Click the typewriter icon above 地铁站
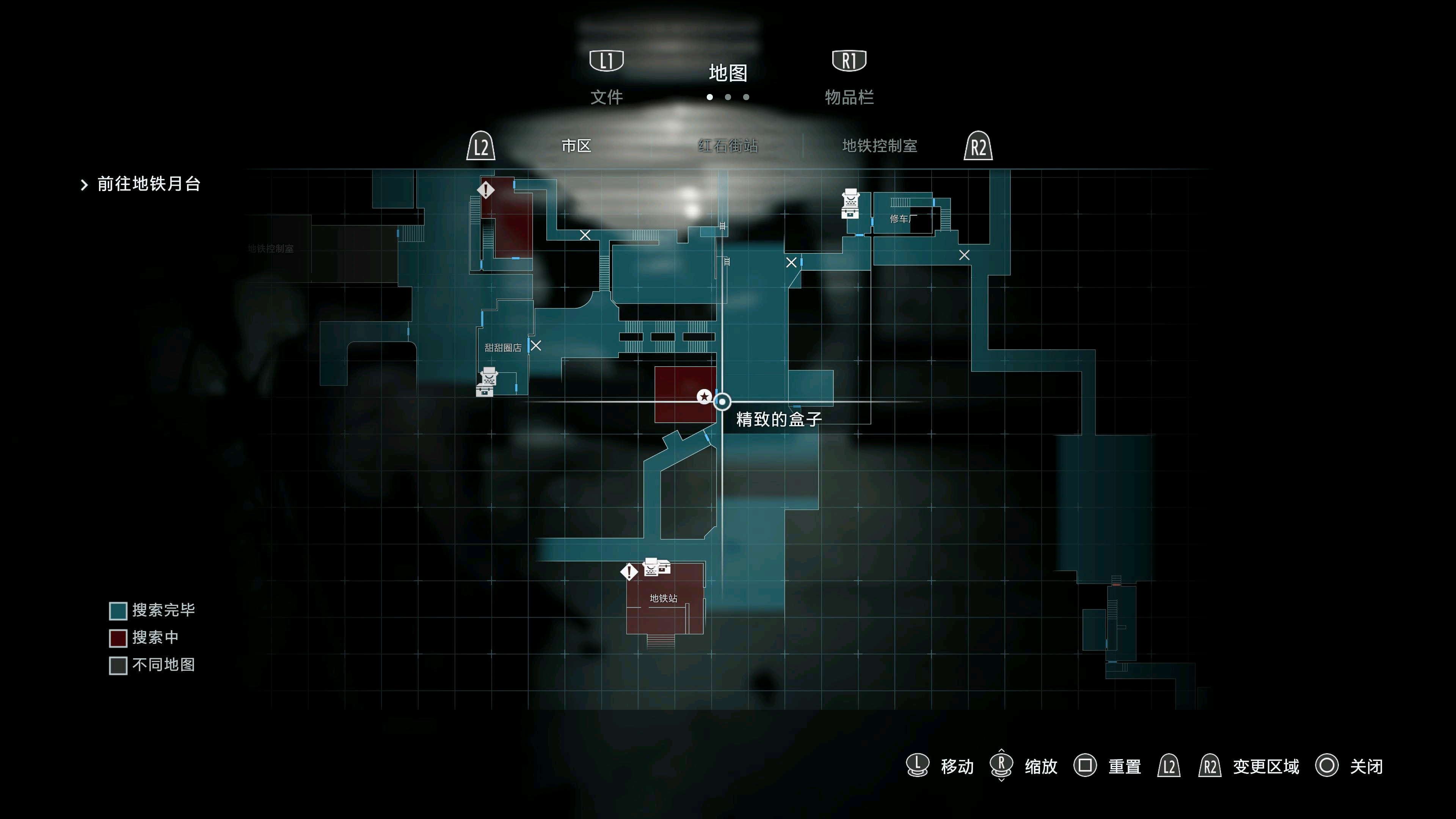 click(656, 566)
